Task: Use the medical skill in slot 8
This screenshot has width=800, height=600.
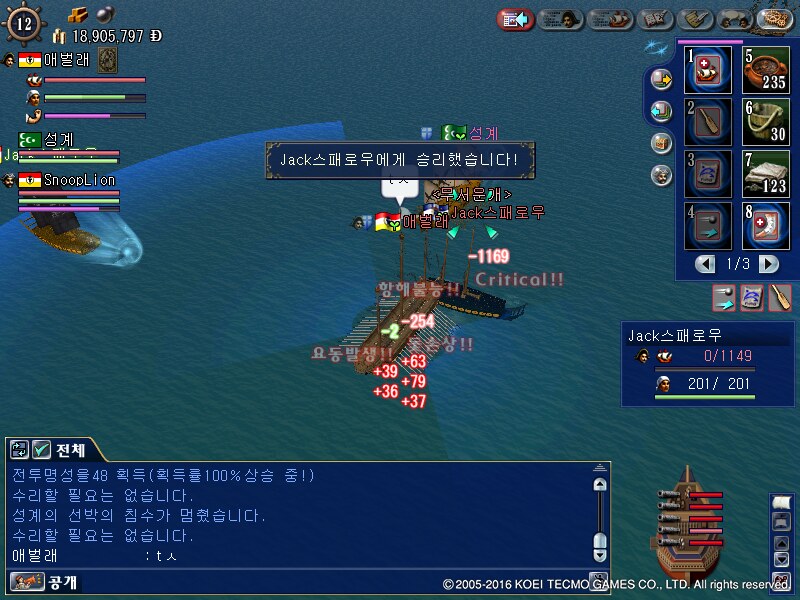Action: pos(767,226)
